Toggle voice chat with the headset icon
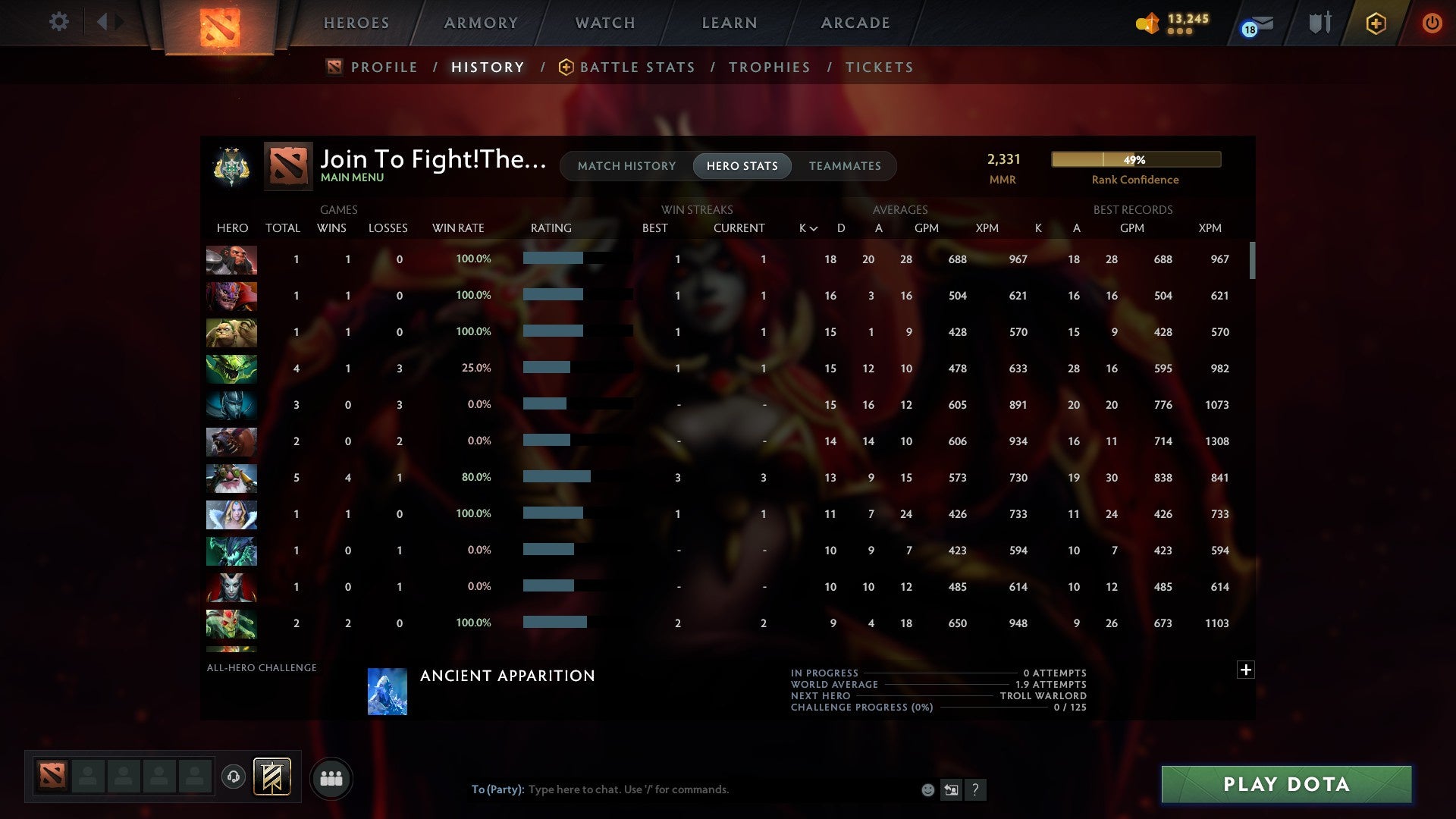This screenshot has height=819, width=1456. point(233,777)
